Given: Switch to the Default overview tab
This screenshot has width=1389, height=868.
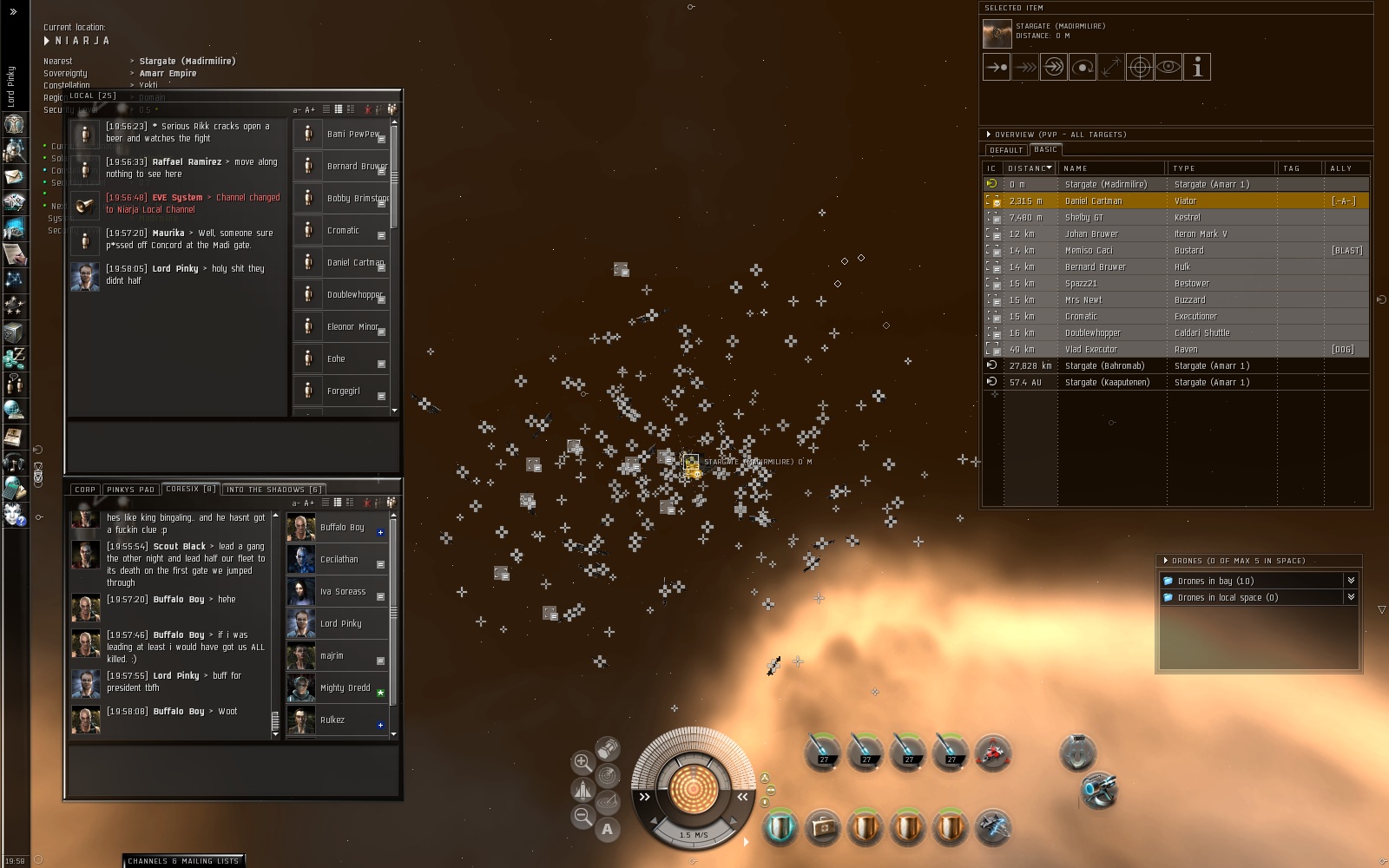Looking at the screenshot, I should pyautogui.click(x=1005, y=150).
